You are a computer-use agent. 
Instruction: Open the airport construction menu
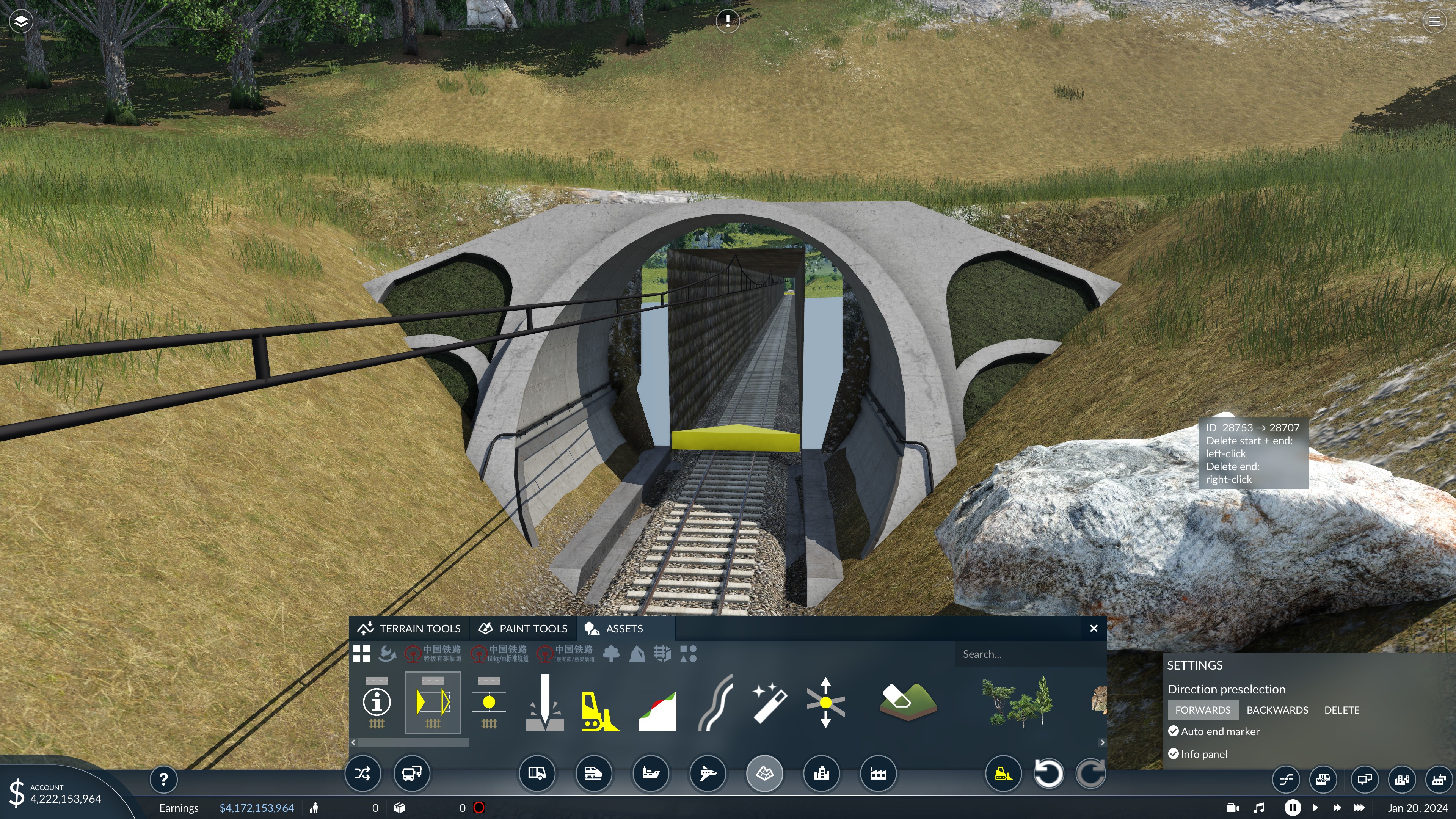[x=707, y=773]
